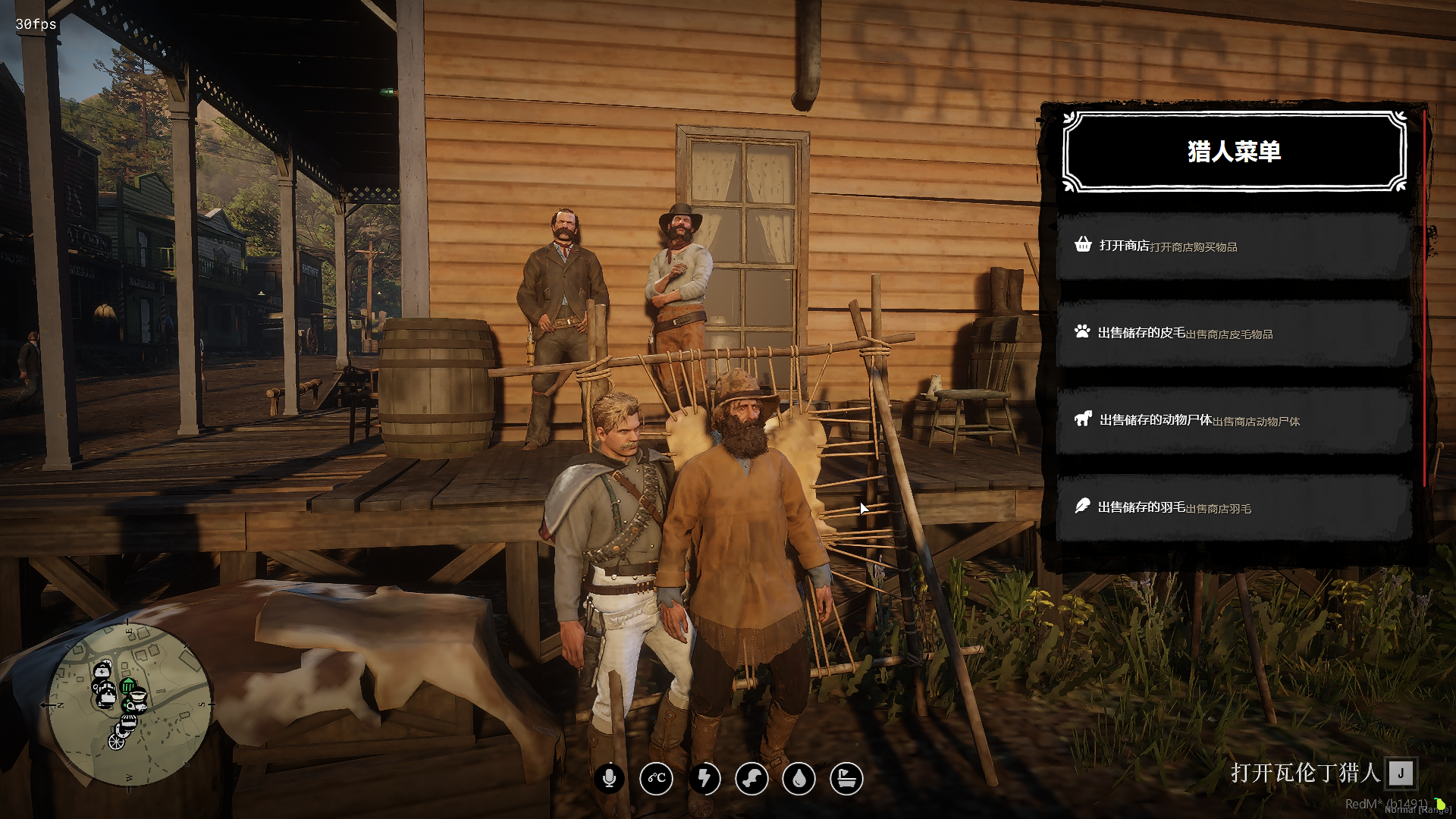The width and height of the screenshot is (1456, 819).
Task: Sell stored pelts from the hunter menu
Action: click(1233, 333)
